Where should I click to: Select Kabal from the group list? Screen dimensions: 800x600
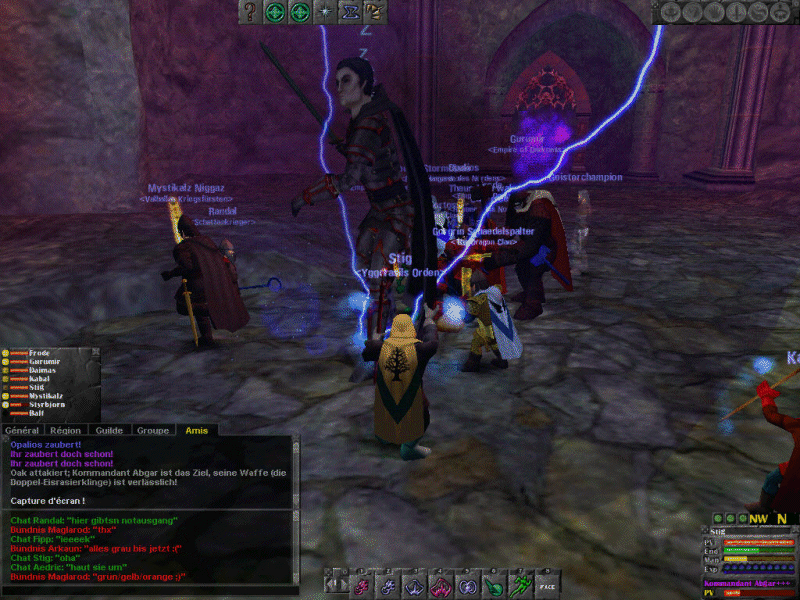tap(40, 380)
